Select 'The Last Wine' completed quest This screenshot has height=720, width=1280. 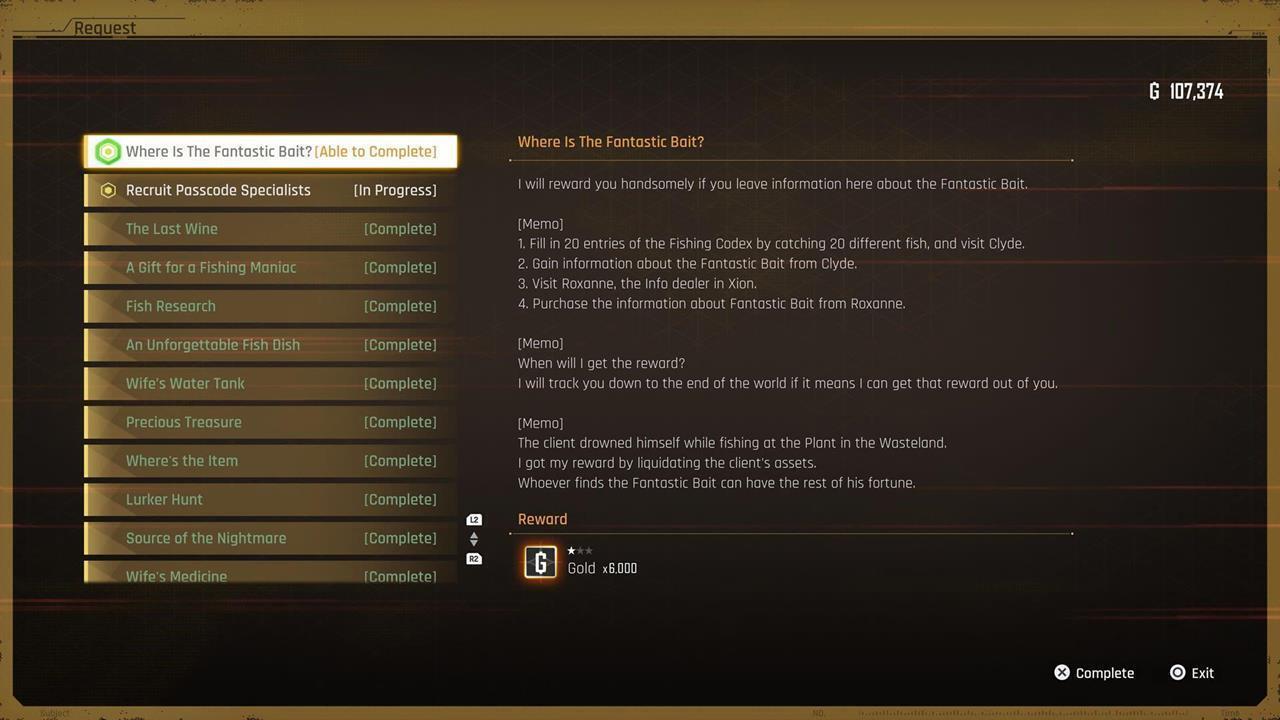(x=270, y=228)
